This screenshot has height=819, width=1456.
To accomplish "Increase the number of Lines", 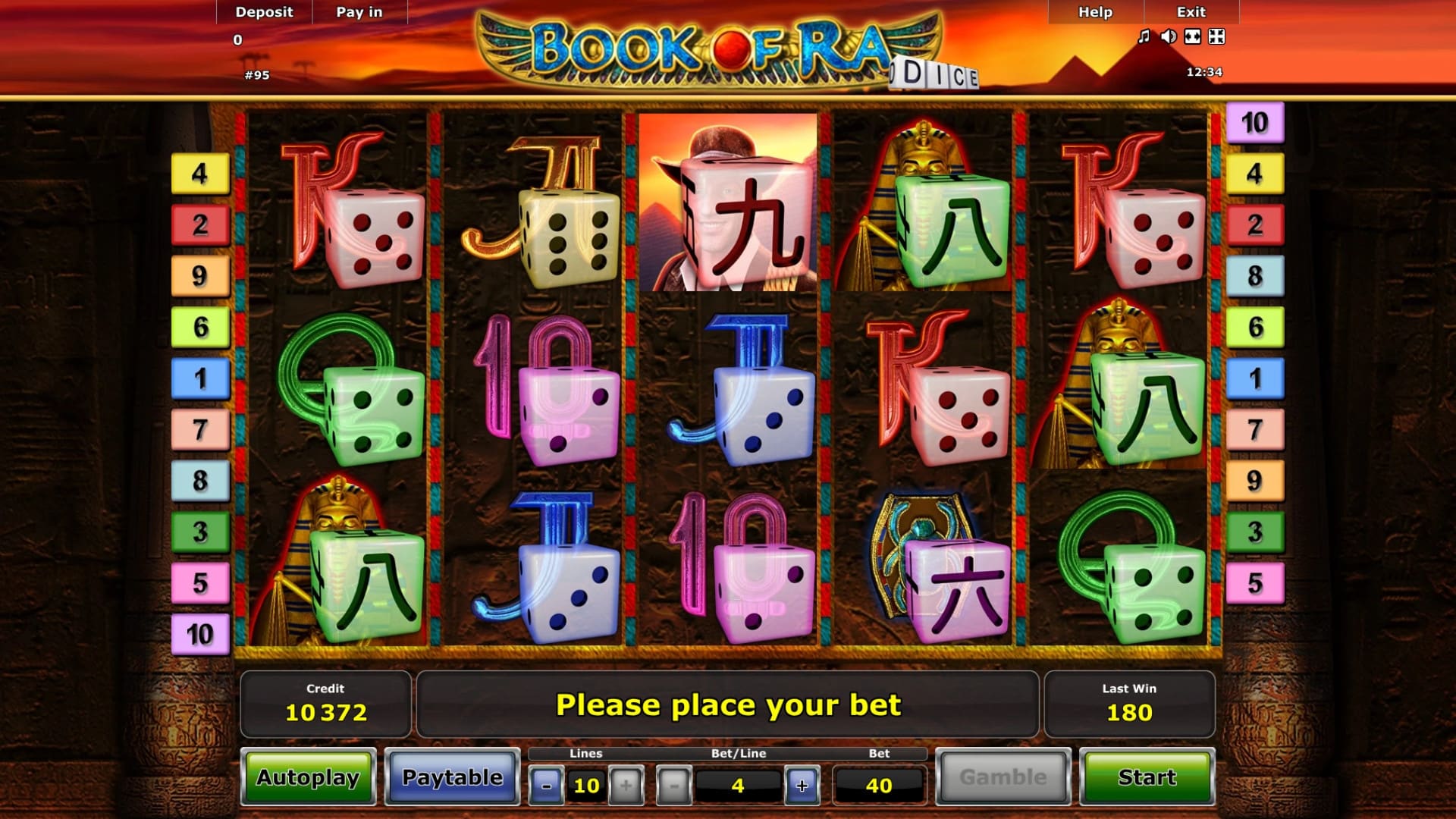I will click(x=626, y=786).
